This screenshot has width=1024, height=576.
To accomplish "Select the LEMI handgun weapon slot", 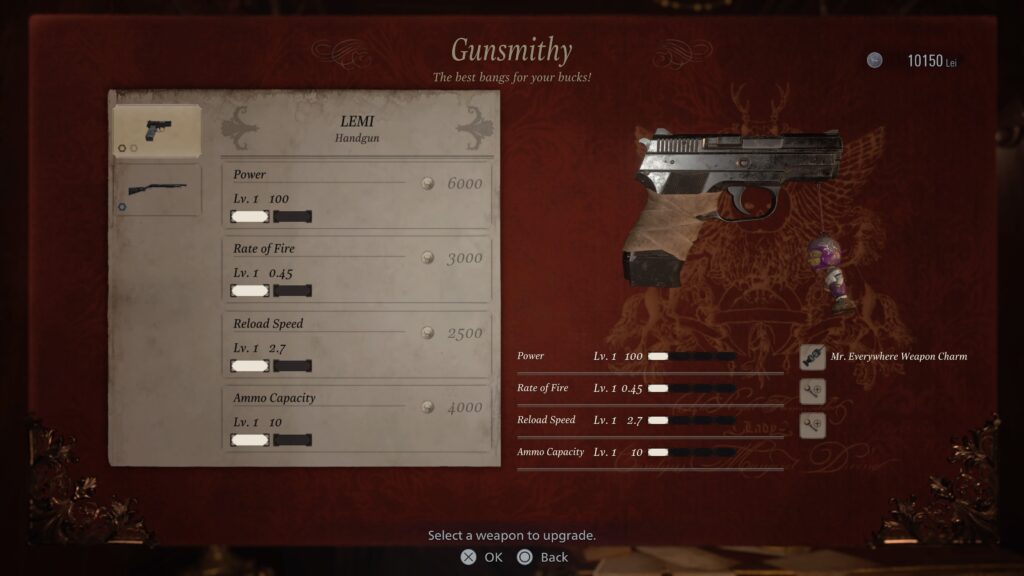I will coord(157,131).
